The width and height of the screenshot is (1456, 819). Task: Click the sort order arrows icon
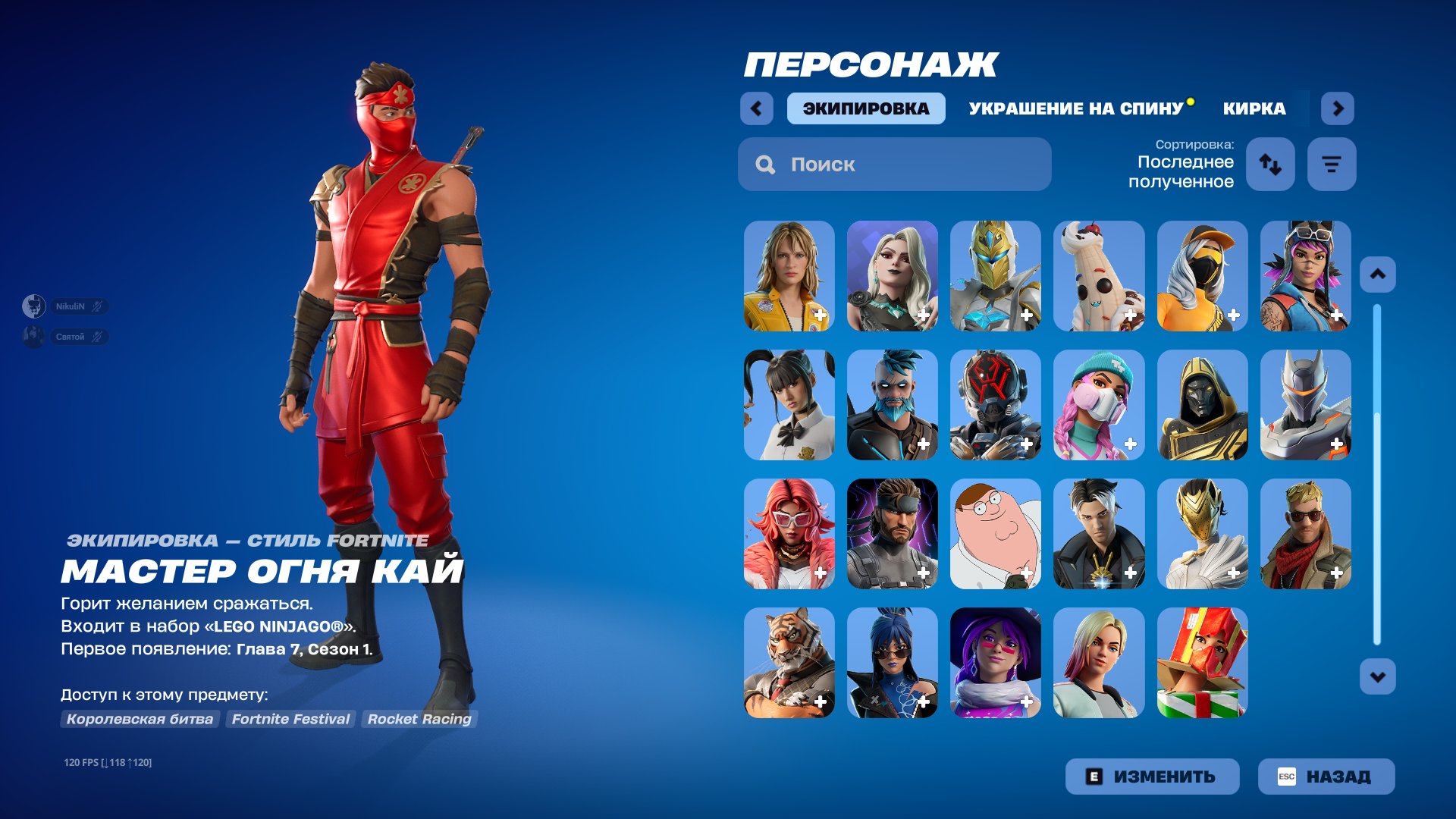pyautogui.click(x=1270, y=164)
